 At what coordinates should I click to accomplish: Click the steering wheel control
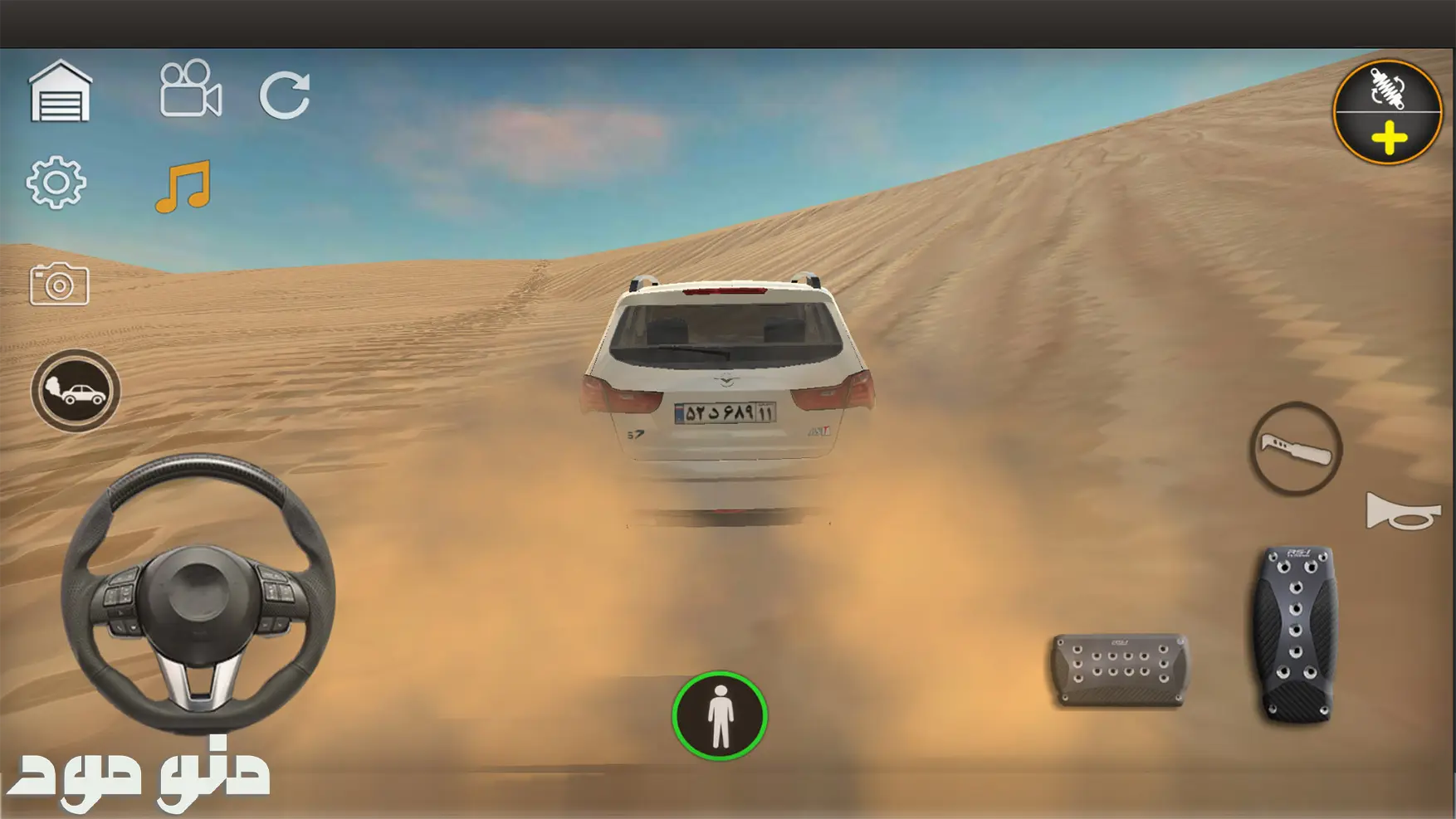(x=198, y=592)
